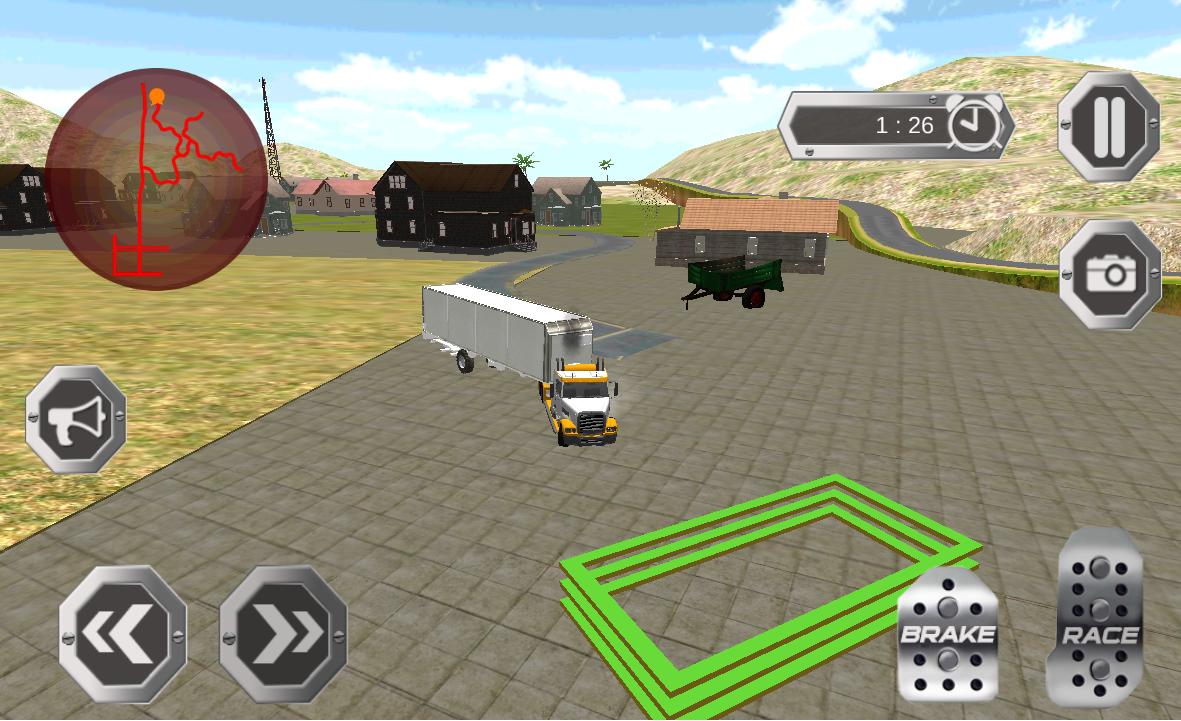Image resolution: width=1181 pixels, height=721 pixels.
Task: Click the red circular route minimap
Action: click(x=155, y=179)
